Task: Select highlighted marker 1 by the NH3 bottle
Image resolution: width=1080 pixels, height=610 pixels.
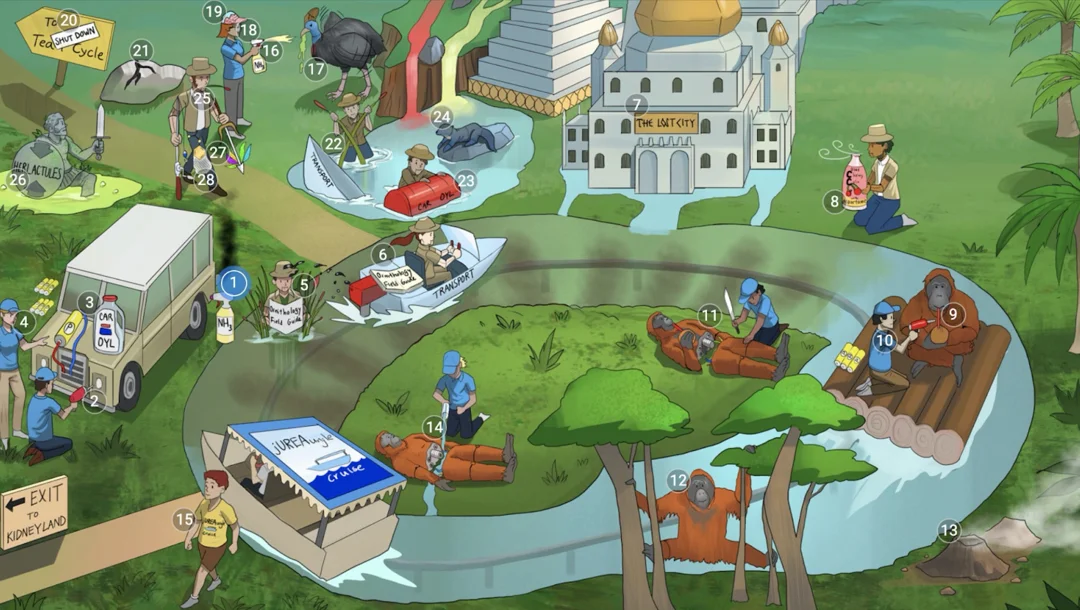Action: [x=233, y=283]
